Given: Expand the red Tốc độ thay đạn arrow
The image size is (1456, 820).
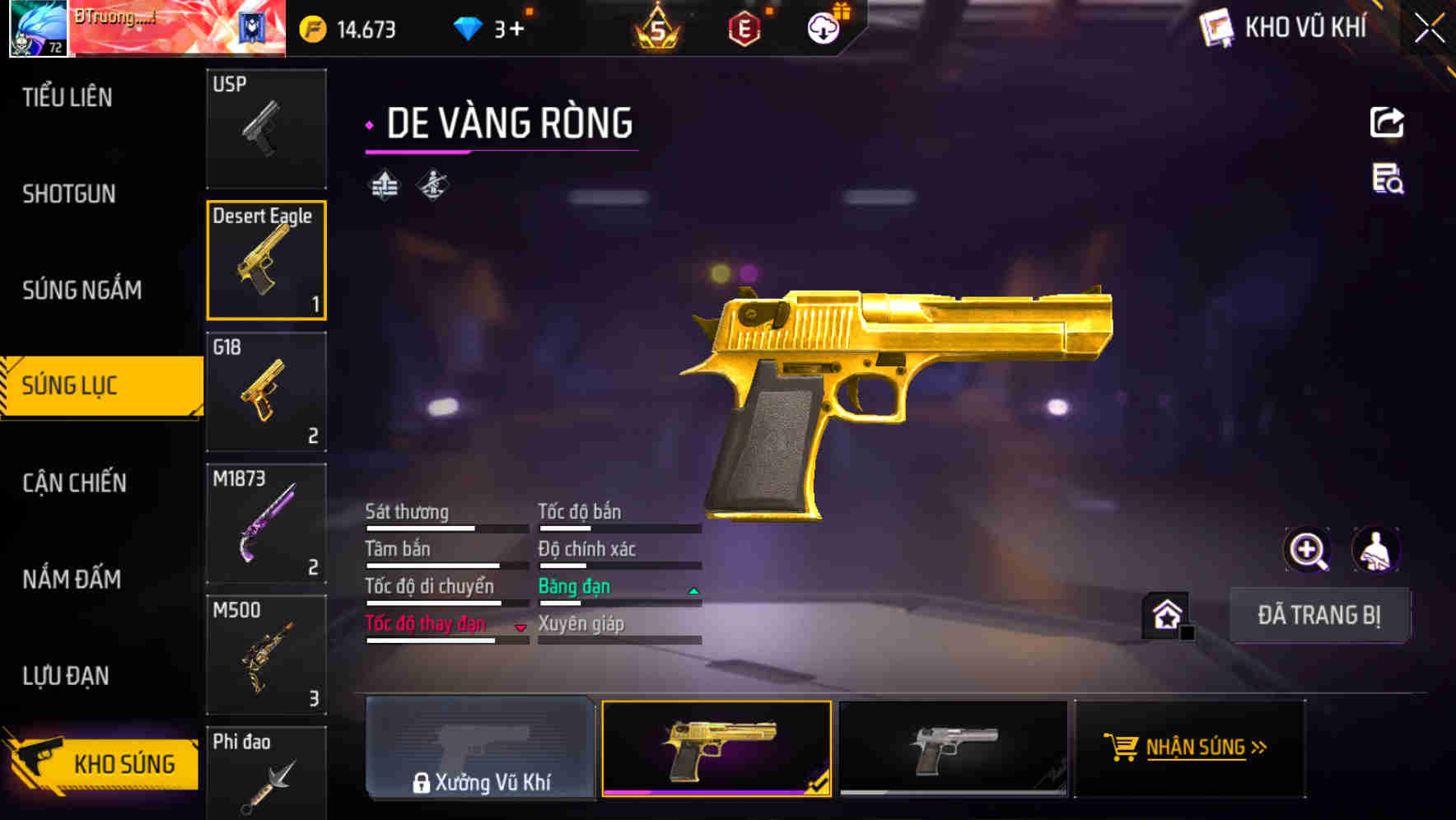Looking at the screenshot, I should 521,628.
